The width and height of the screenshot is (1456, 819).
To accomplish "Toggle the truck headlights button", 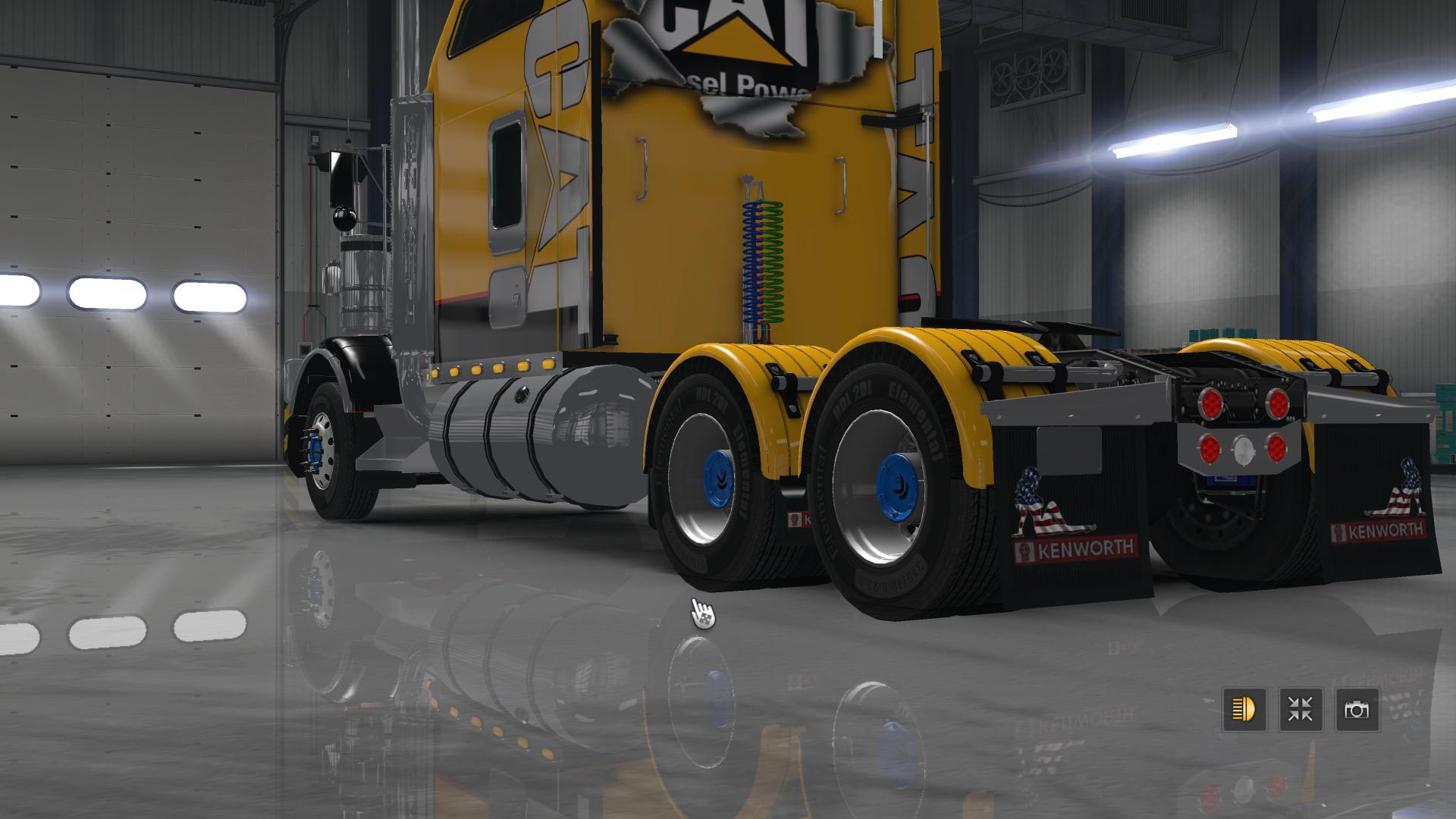I will point(1244,710).
